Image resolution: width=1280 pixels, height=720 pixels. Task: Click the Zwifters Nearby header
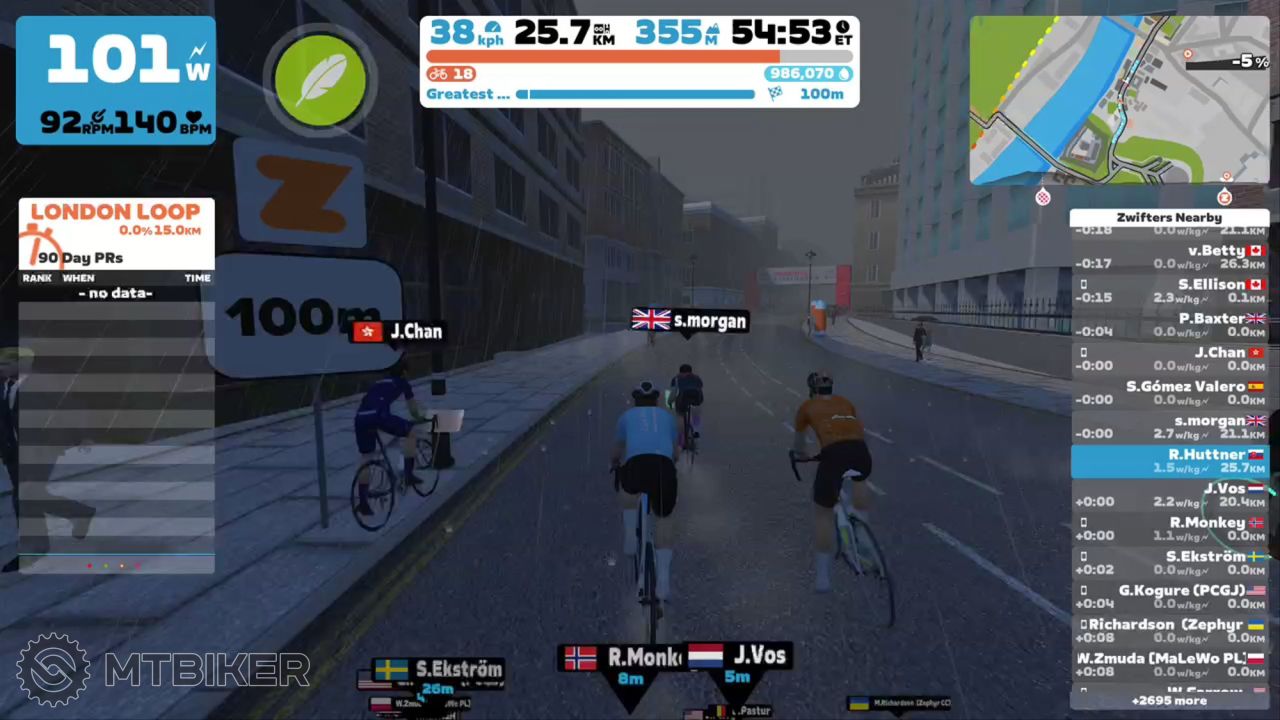click(x=1169, y=217)
